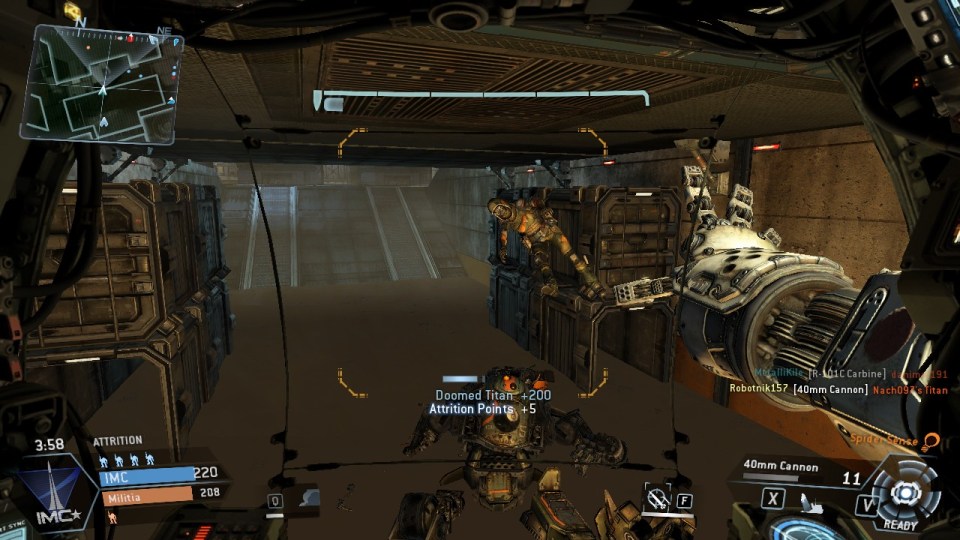Click the minimap radar panel

tap(103, 84)
